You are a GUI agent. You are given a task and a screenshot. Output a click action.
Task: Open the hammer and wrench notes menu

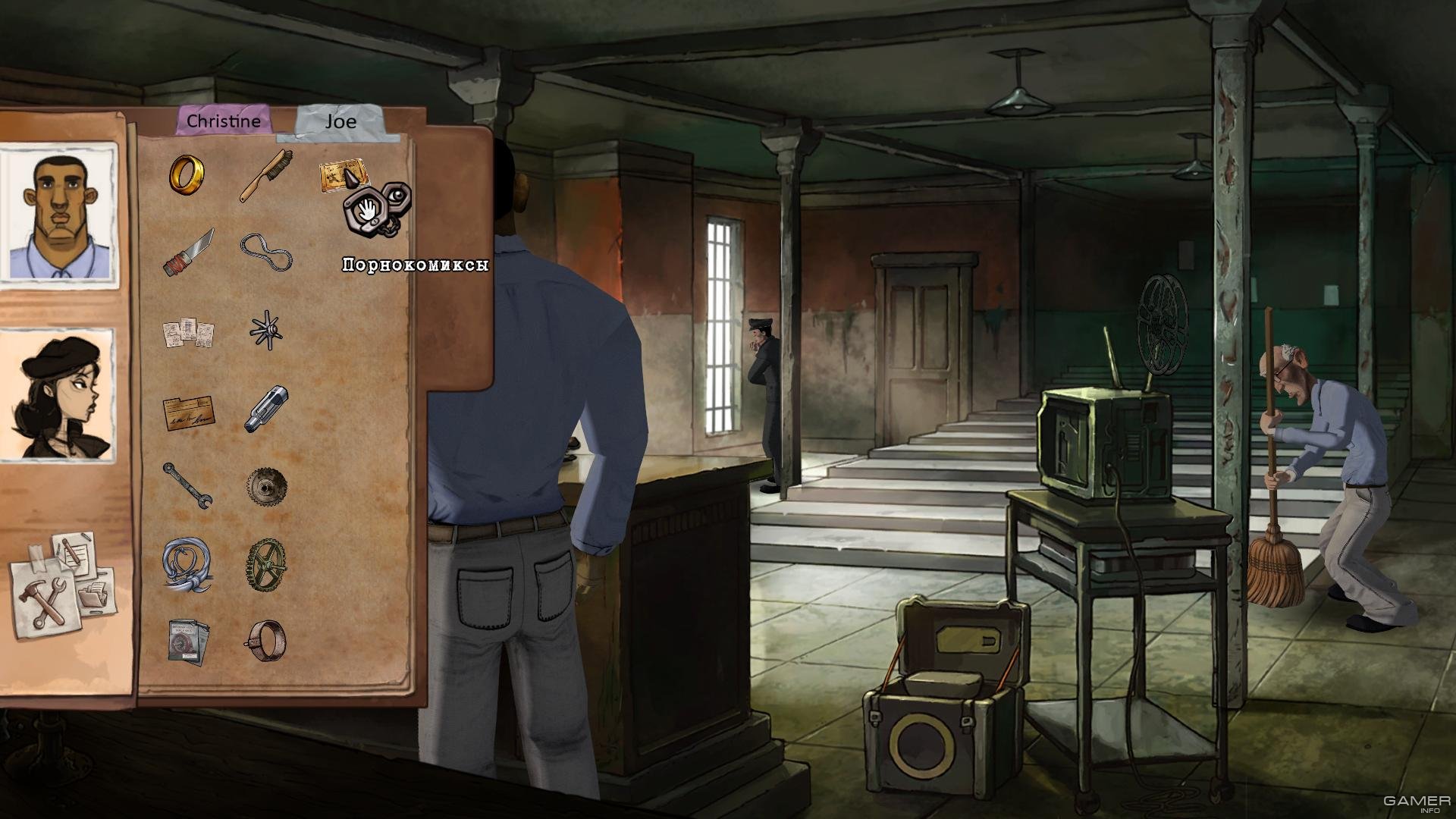(x=62, y=584)
